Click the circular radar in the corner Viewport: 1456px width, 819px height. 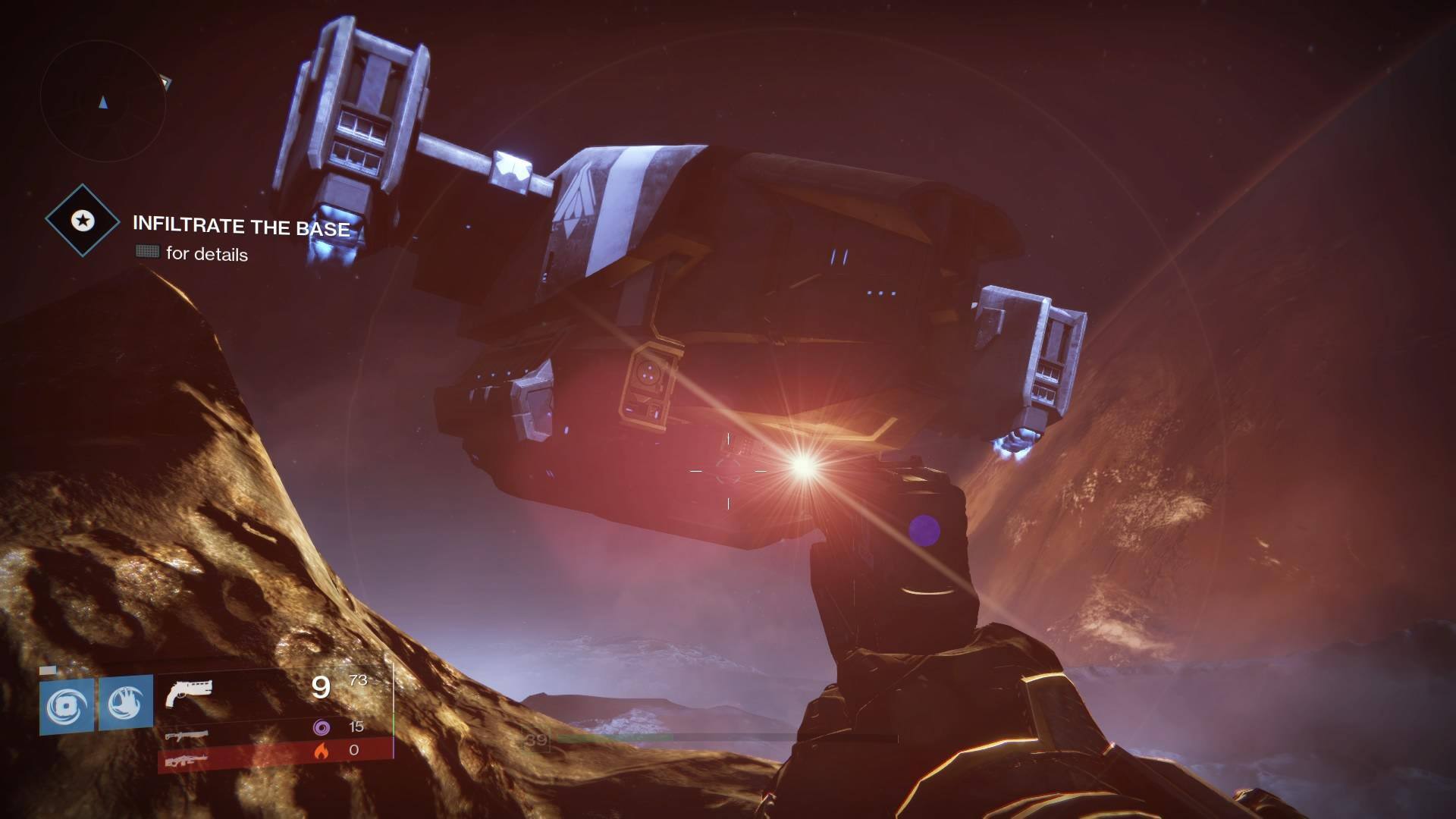tap(102, 101)
